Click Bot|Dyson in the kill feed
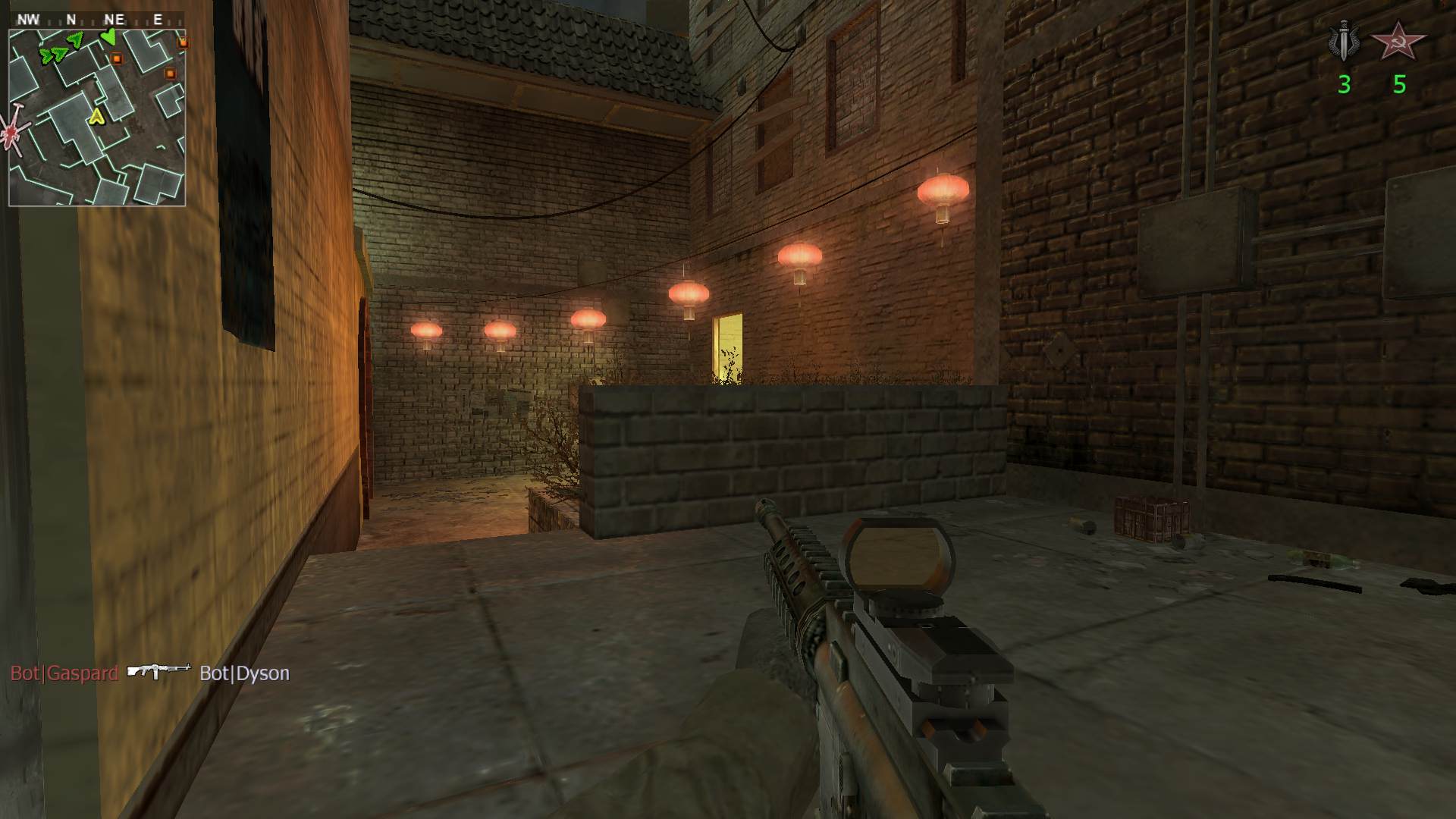Screen dimensions: 1456x819 click(x=244, y=673)
